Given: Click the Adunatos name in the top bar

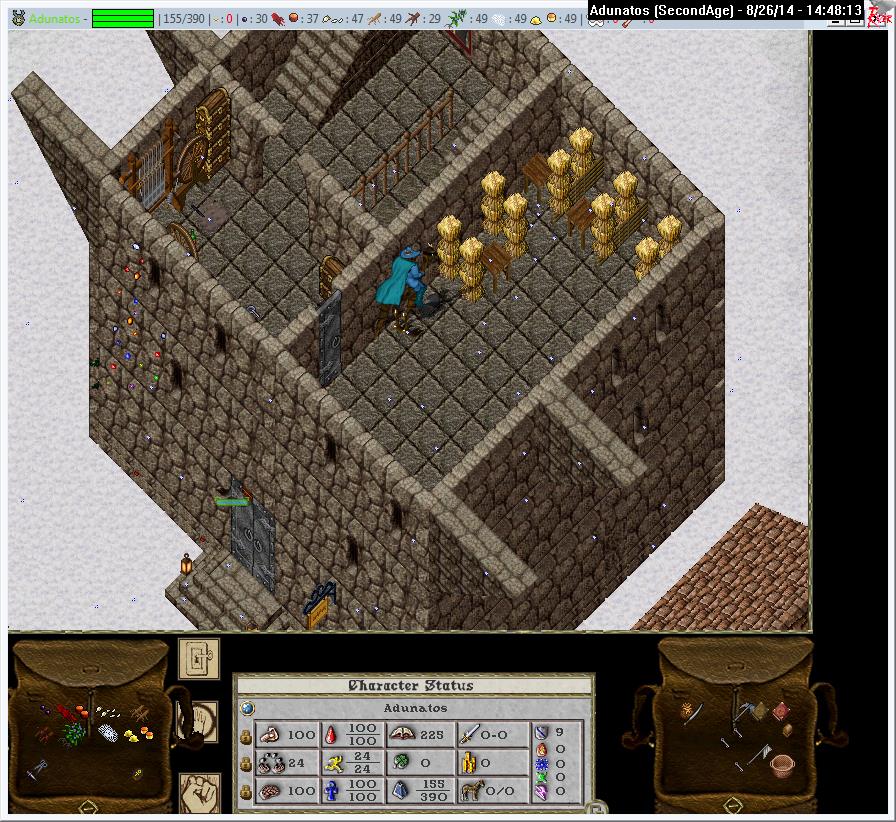Looking at the screenshot, I should click(x=56, y=19).
